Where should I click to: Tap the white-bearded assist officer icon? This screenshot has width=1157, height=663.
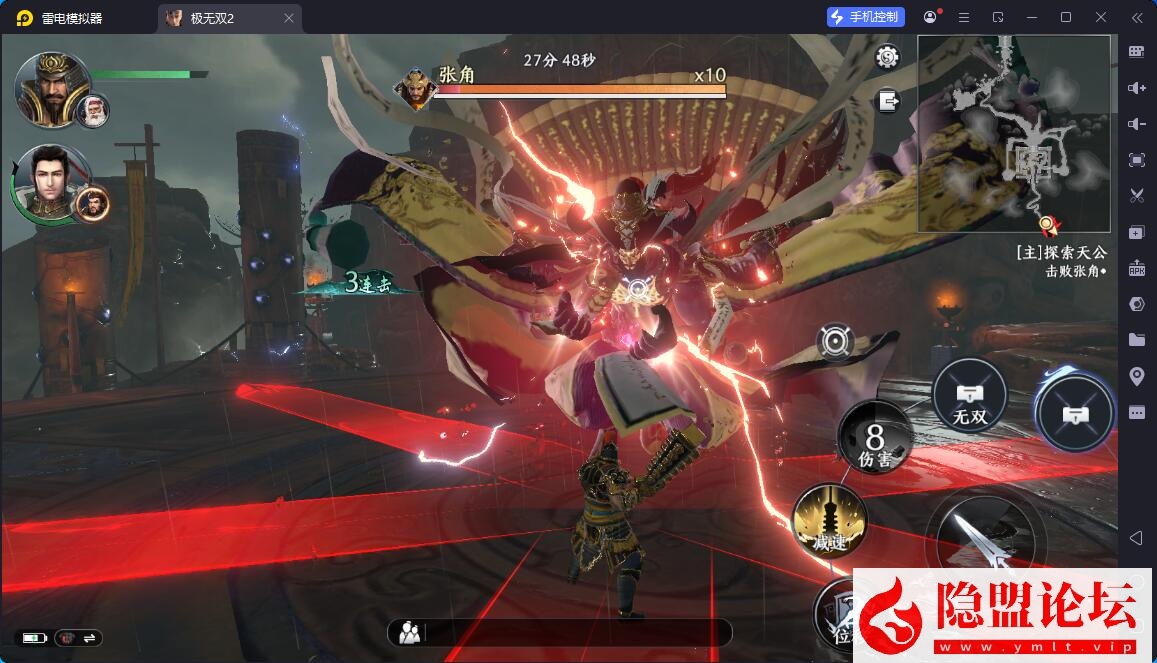pyautogui.click(x=93, y=110)
